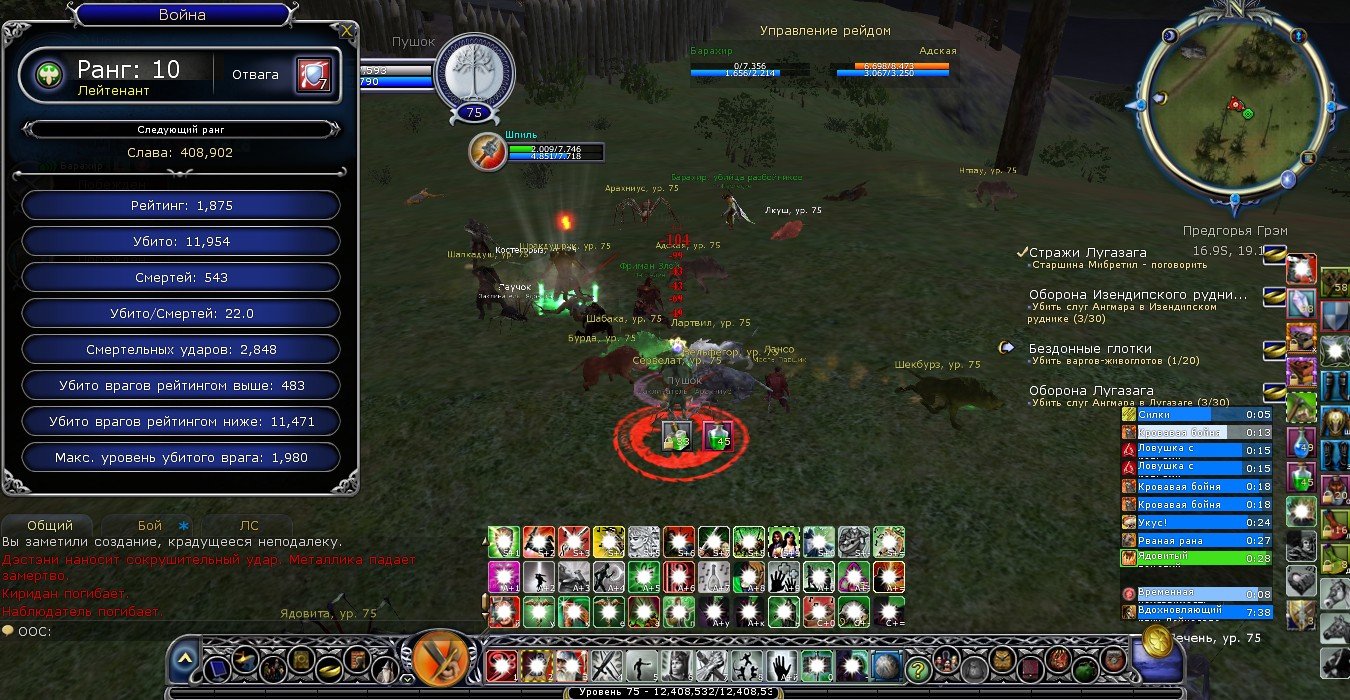Open the yellow question mark help
This screenshot has width=1350, height=700.
(x=917, y=668)
